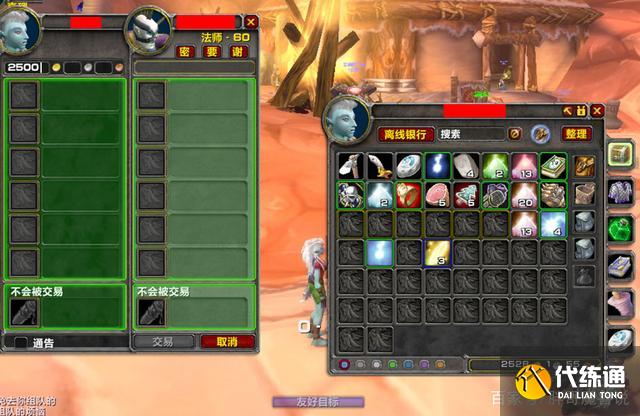This screenshot has height=416, width=640.
Task: Confirm the trade with 交易 button
Action: [163, 341]
